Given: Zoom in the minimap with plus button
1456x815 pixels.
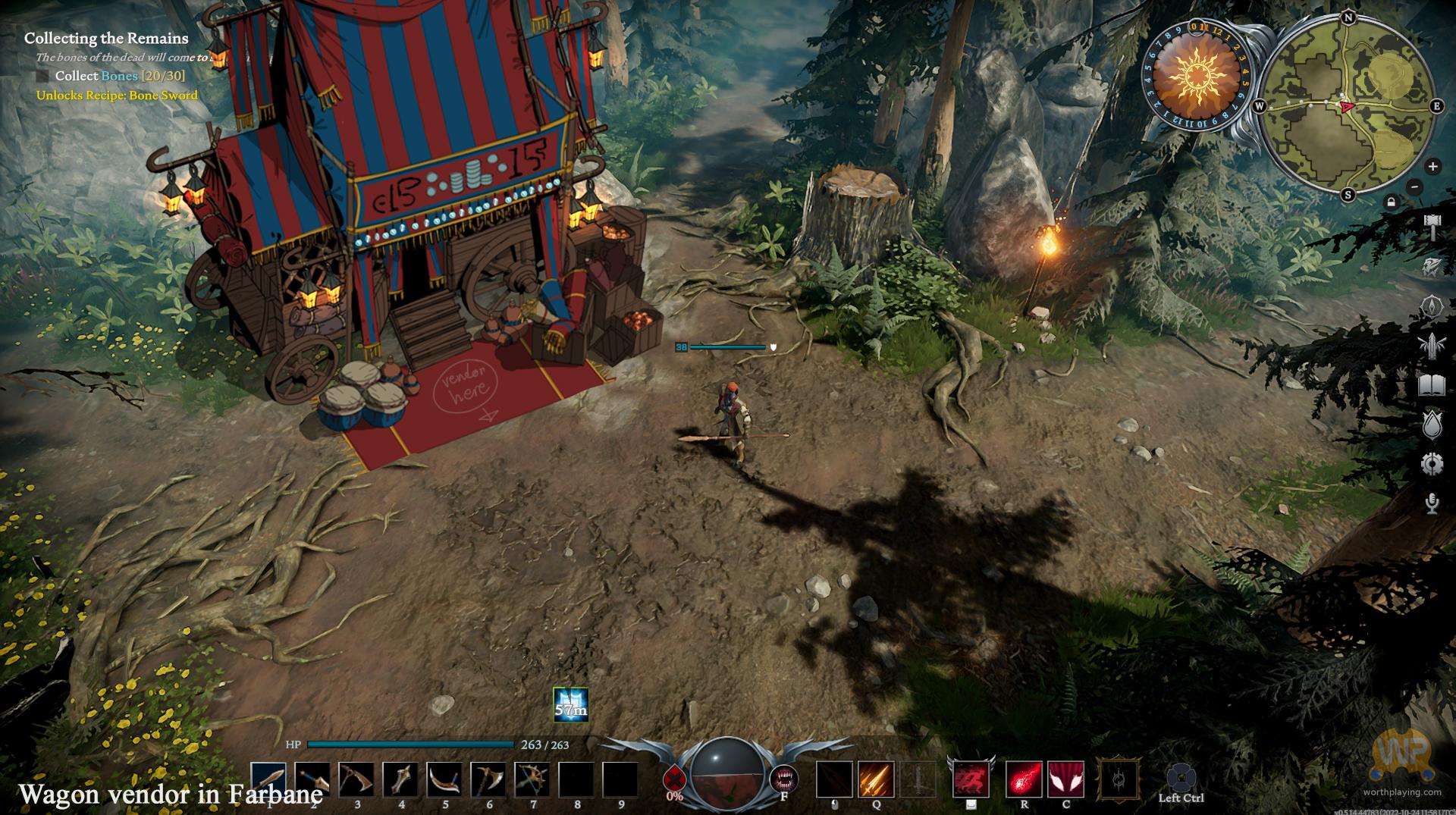Looking at the screenshot, I should 1432,167.
